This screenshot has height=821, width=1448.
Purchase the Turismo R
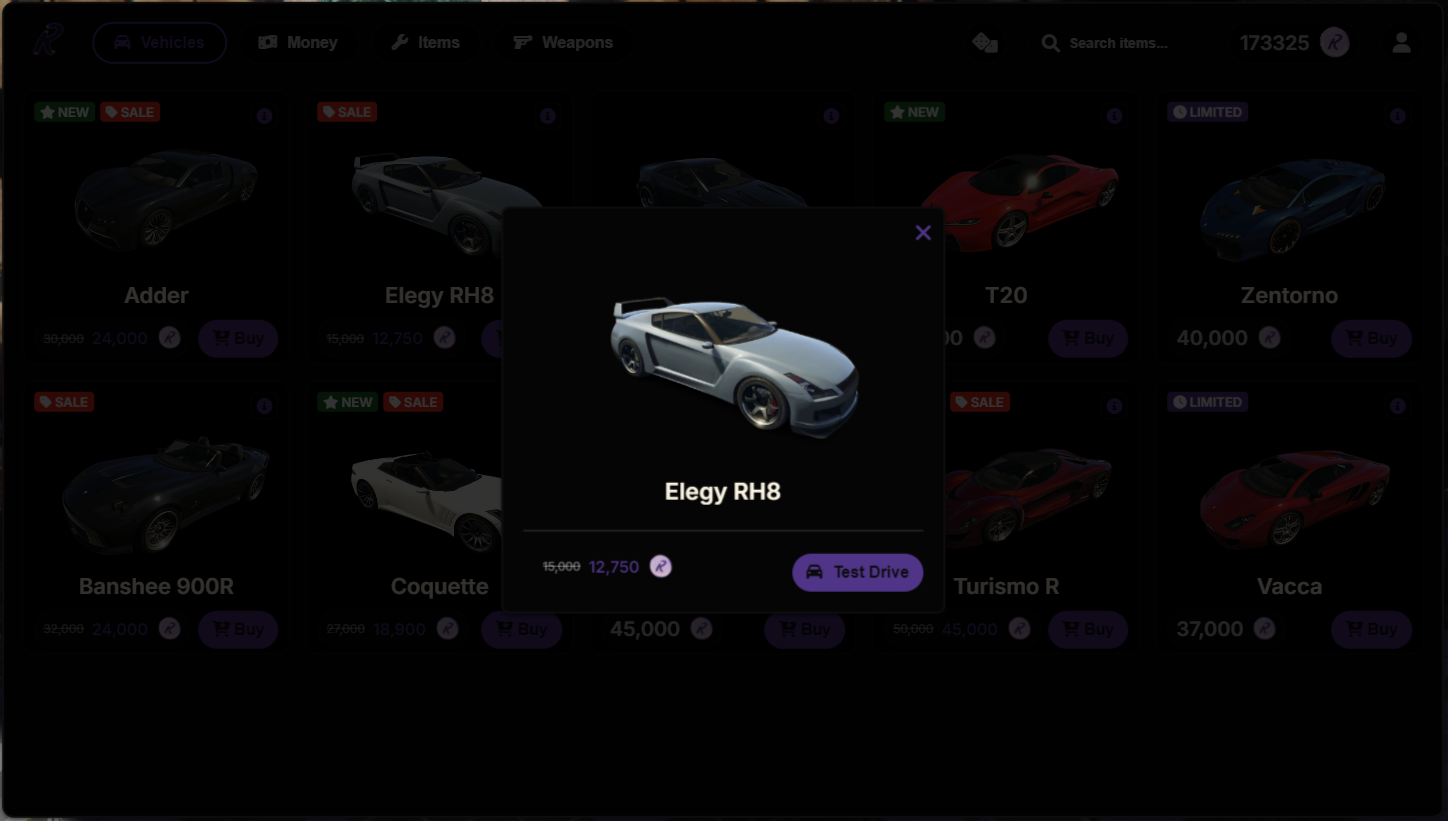pos(1088,630)
